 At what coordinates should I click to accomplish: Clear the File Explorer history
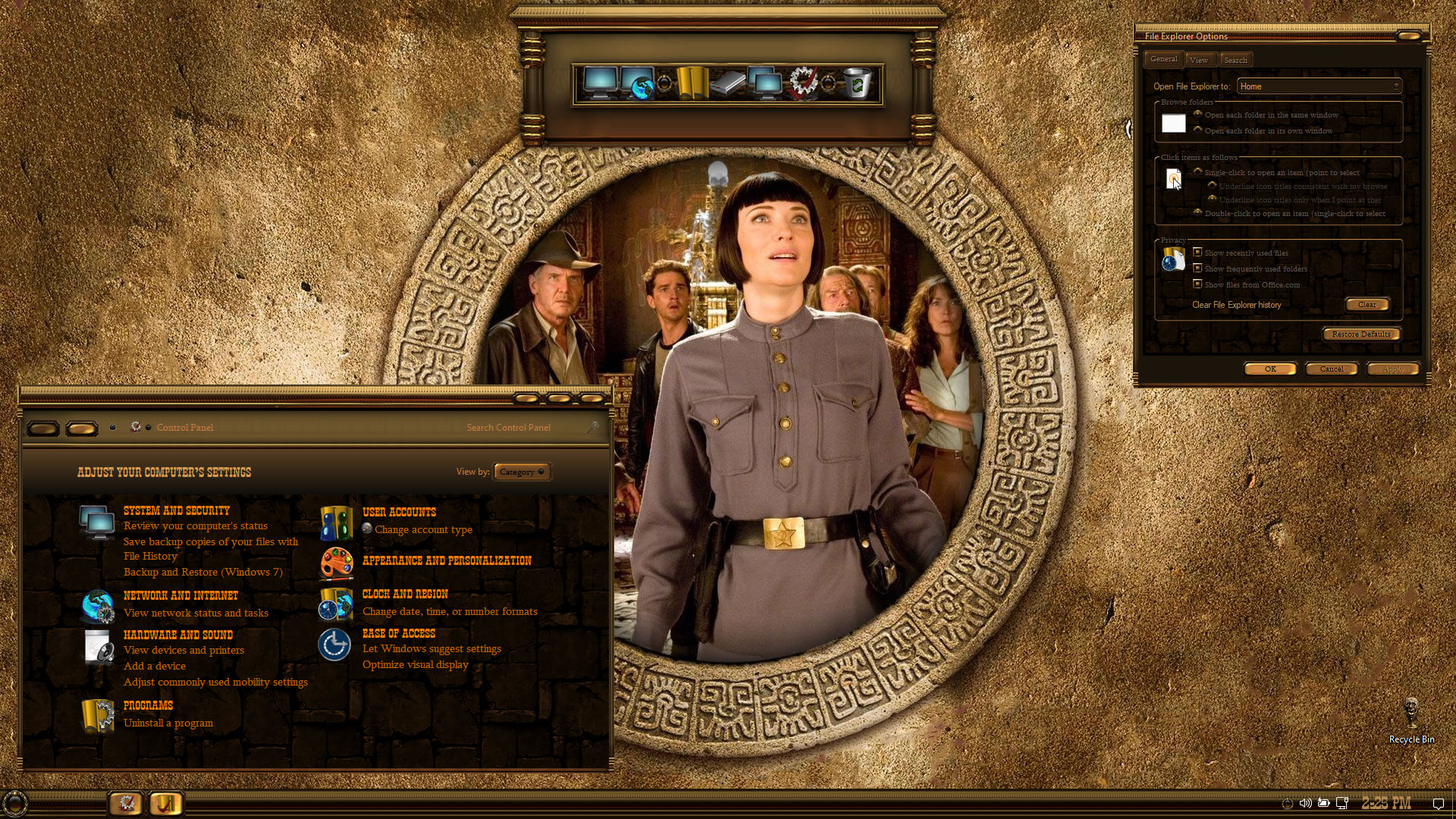(x=1367, y=305)
